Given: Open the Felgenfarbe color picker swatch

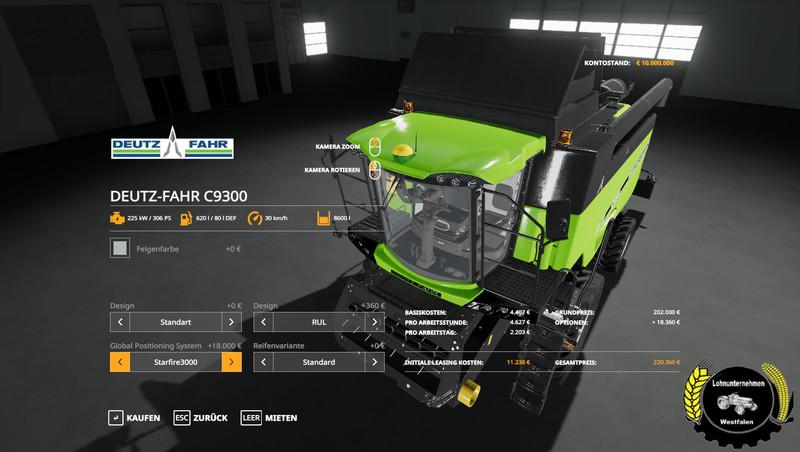Looking at the screenshot, I should pyautogui.click(x=119, y=247).
